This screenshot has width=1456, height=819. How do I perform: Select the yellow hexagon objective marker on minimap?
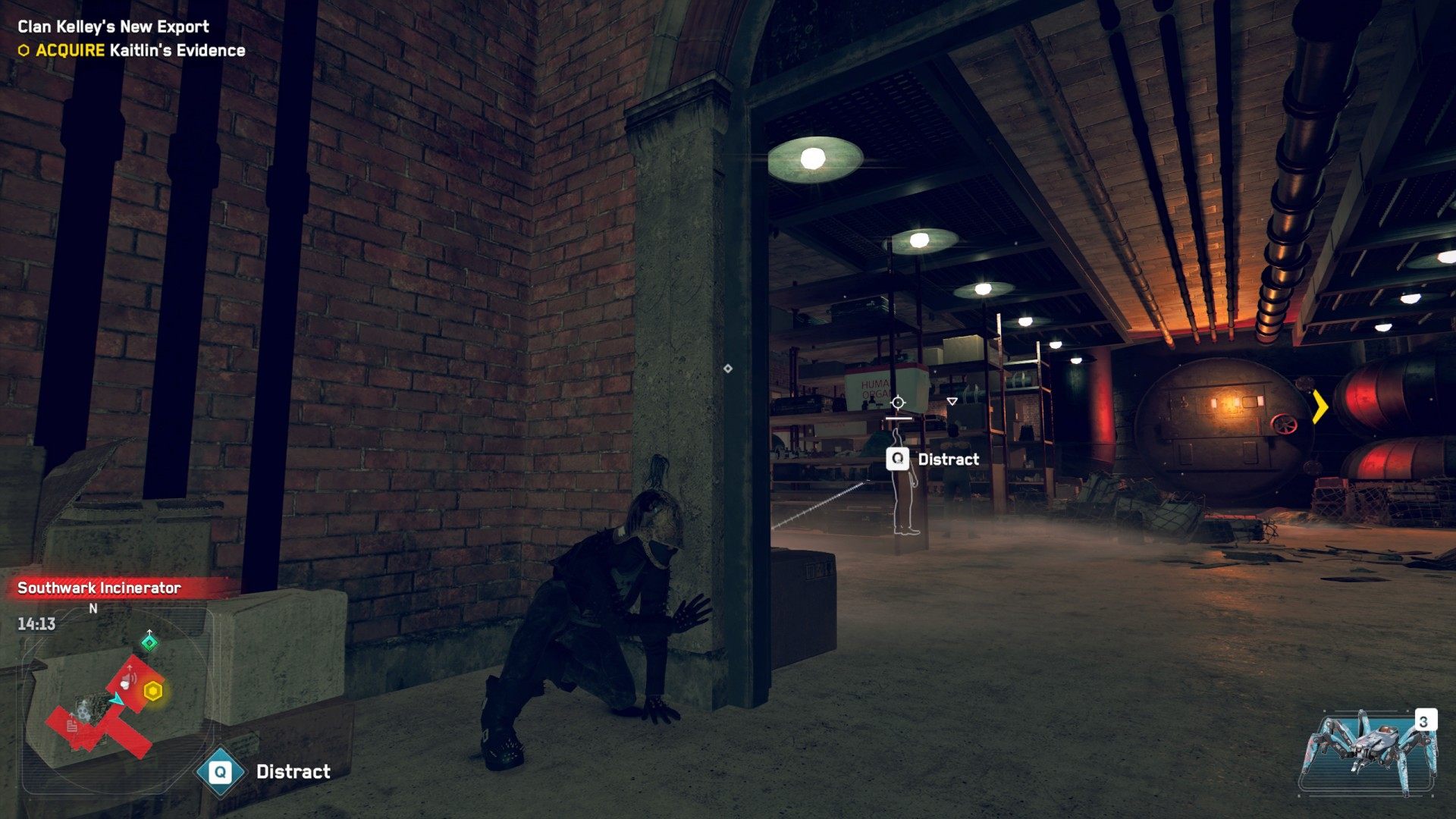click(153, 692)
